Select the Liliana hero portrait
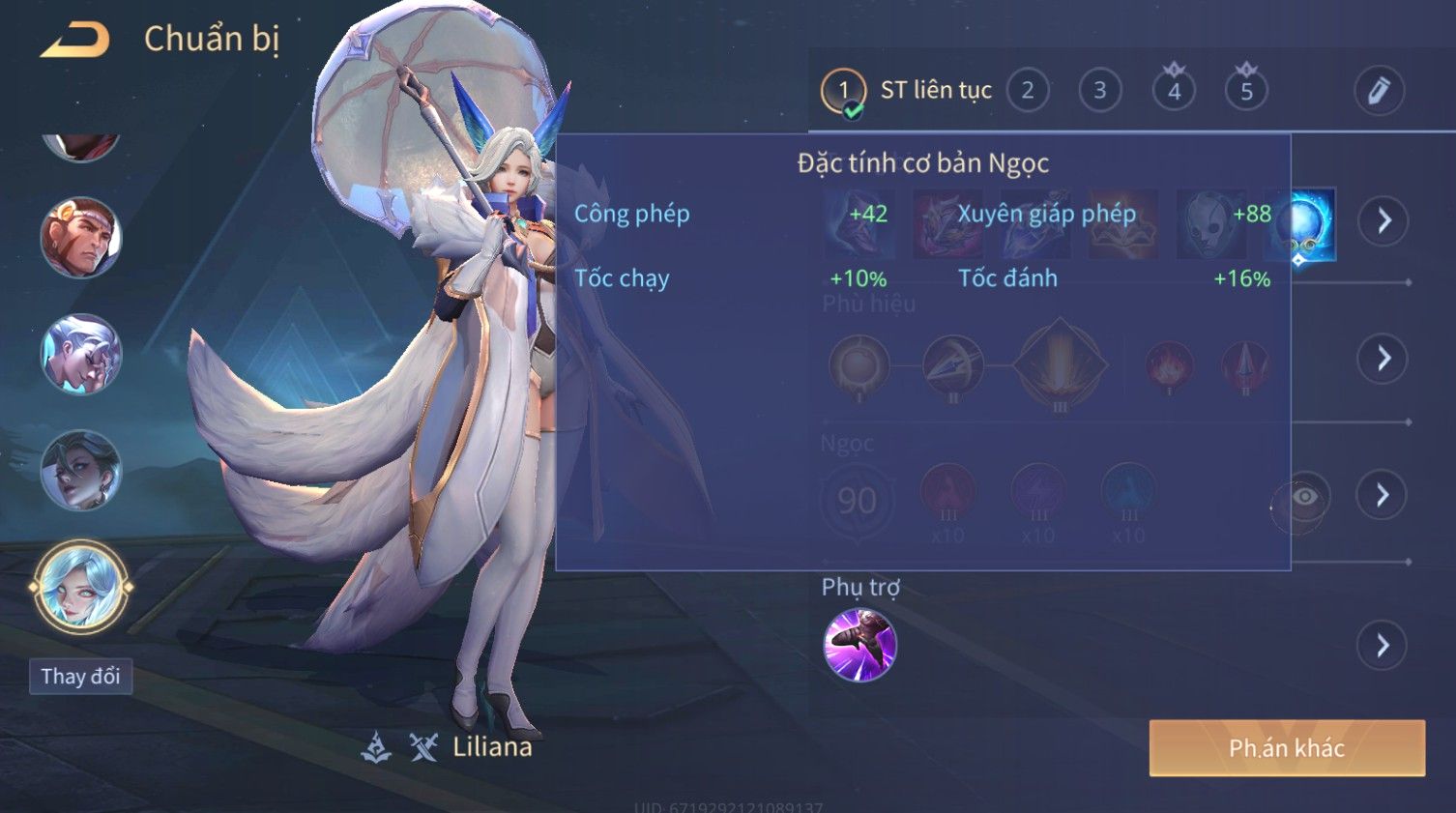1456x813 pixels. coord(80,586)
